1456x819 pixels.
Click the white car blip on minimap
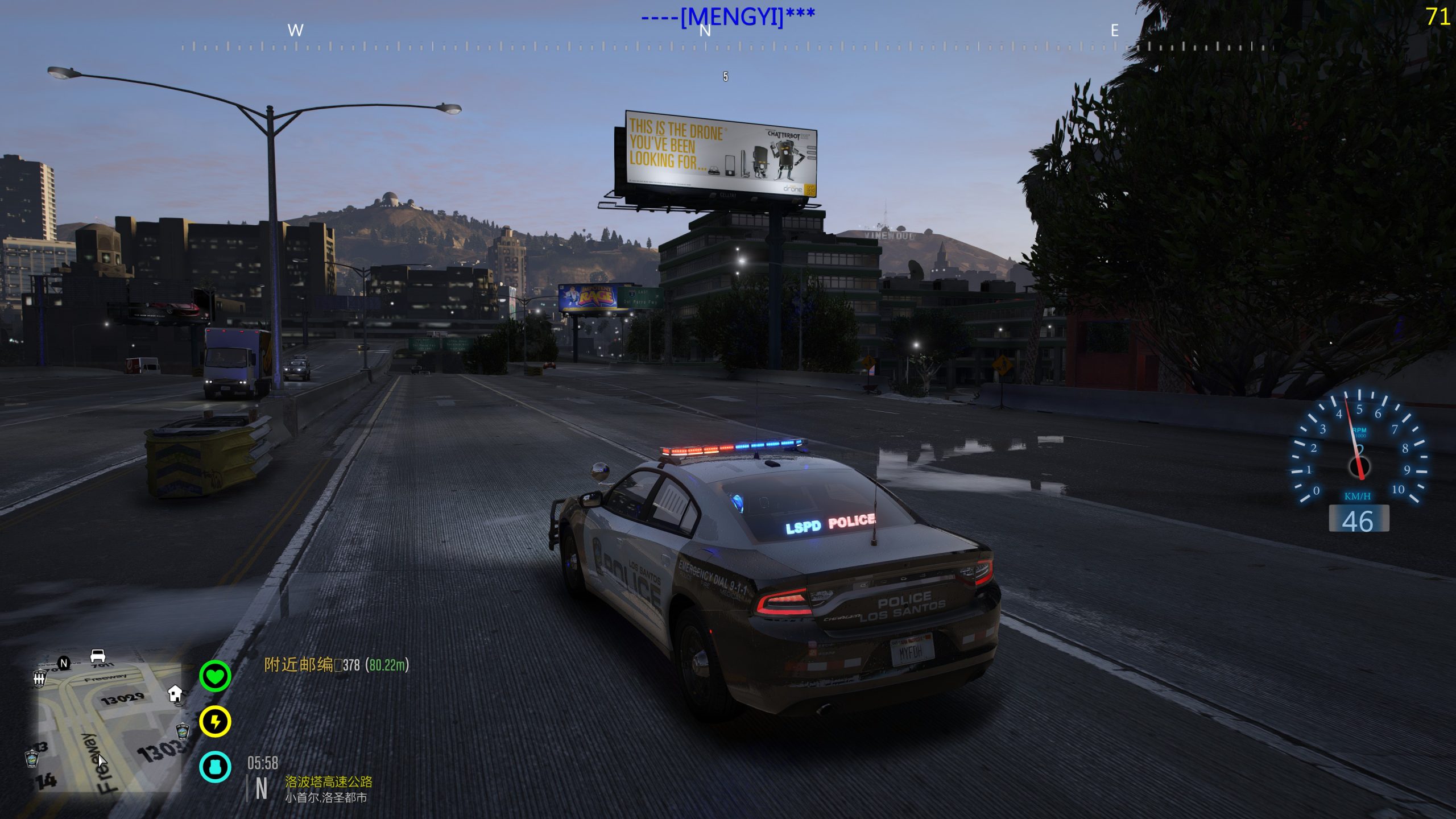coord(98,655)
